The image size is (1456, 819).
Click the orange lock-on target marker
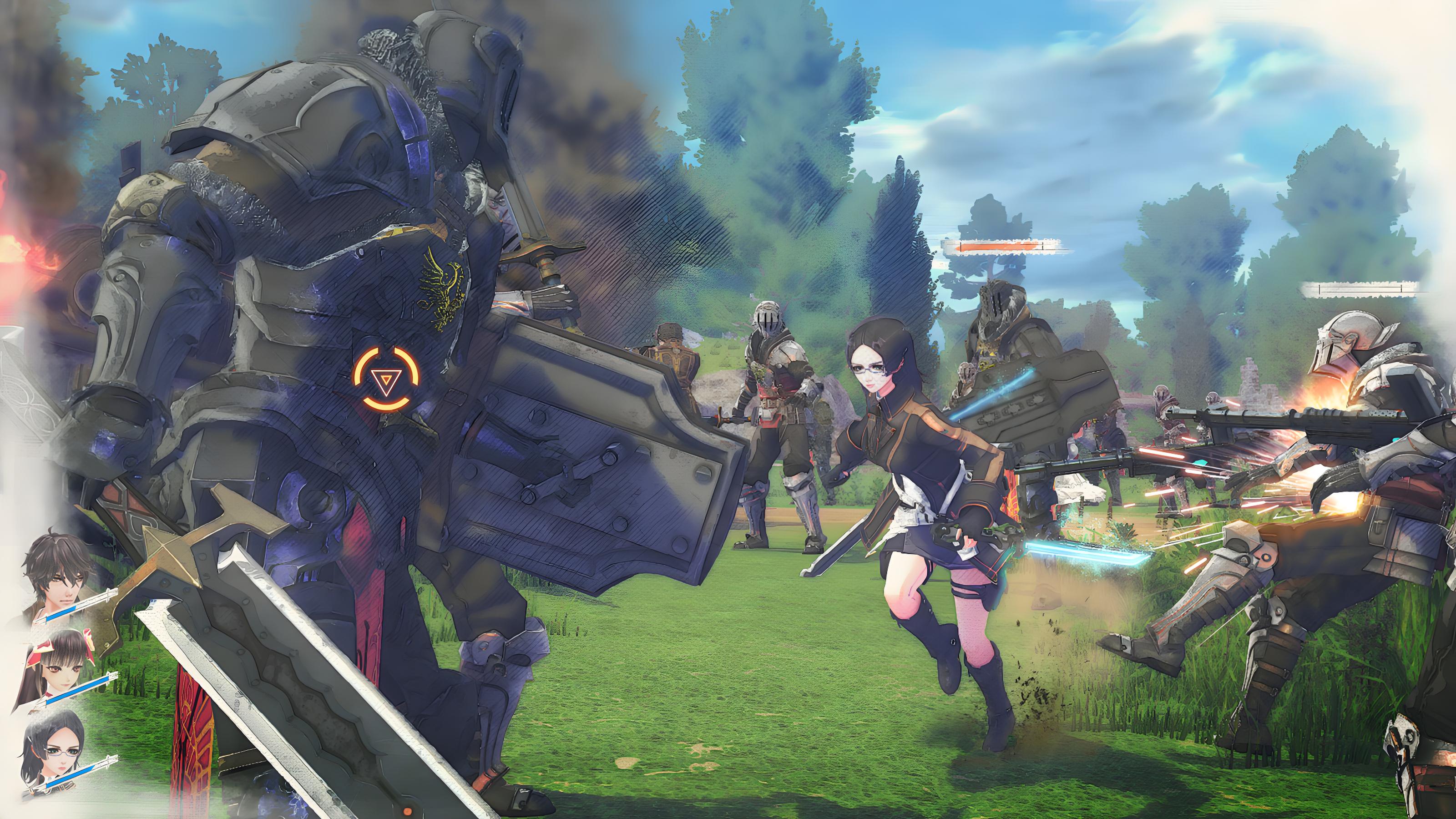tap(387, 379)
